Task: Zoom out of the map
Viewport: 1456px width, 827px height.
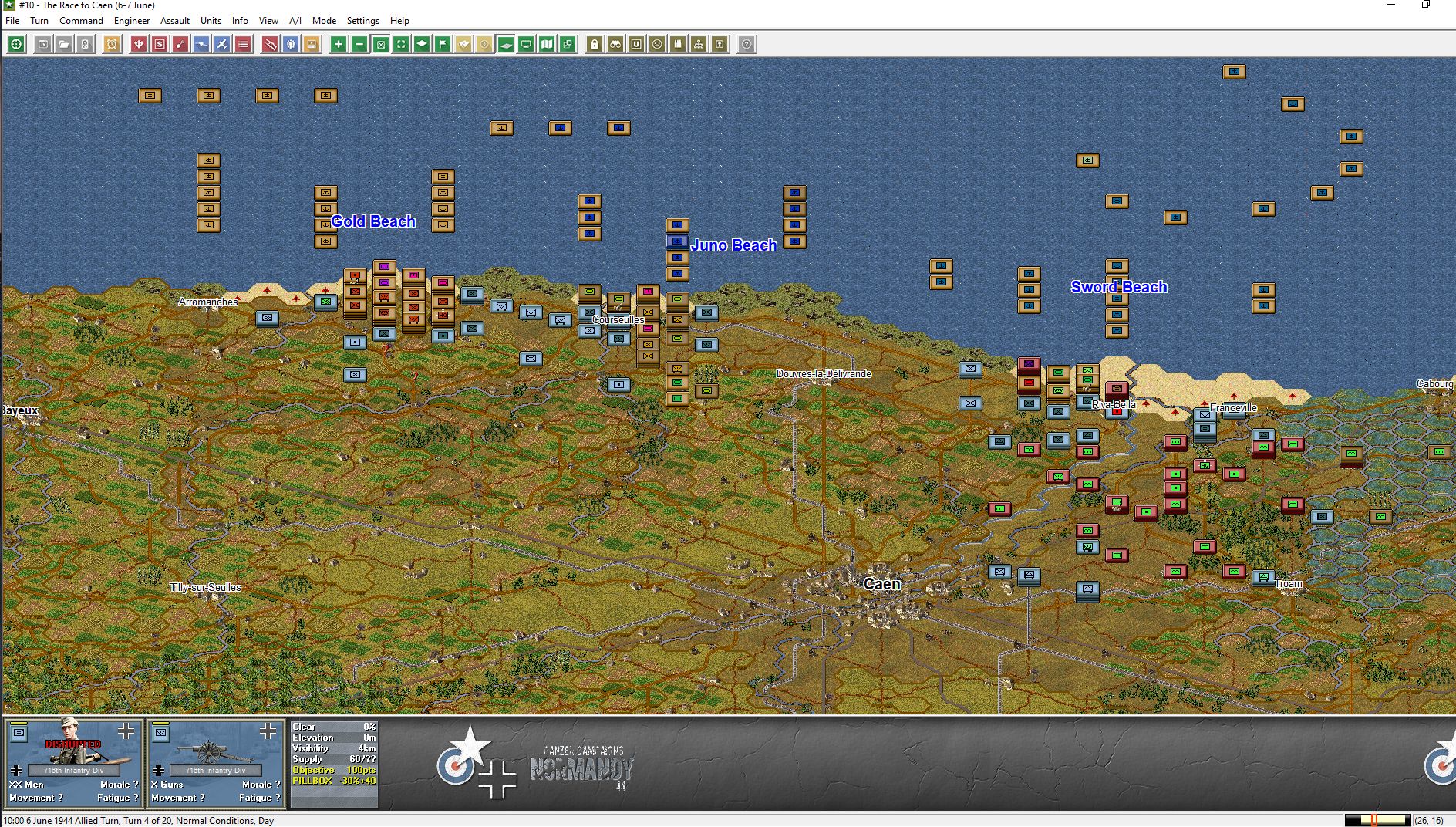Action: (359, 45)
